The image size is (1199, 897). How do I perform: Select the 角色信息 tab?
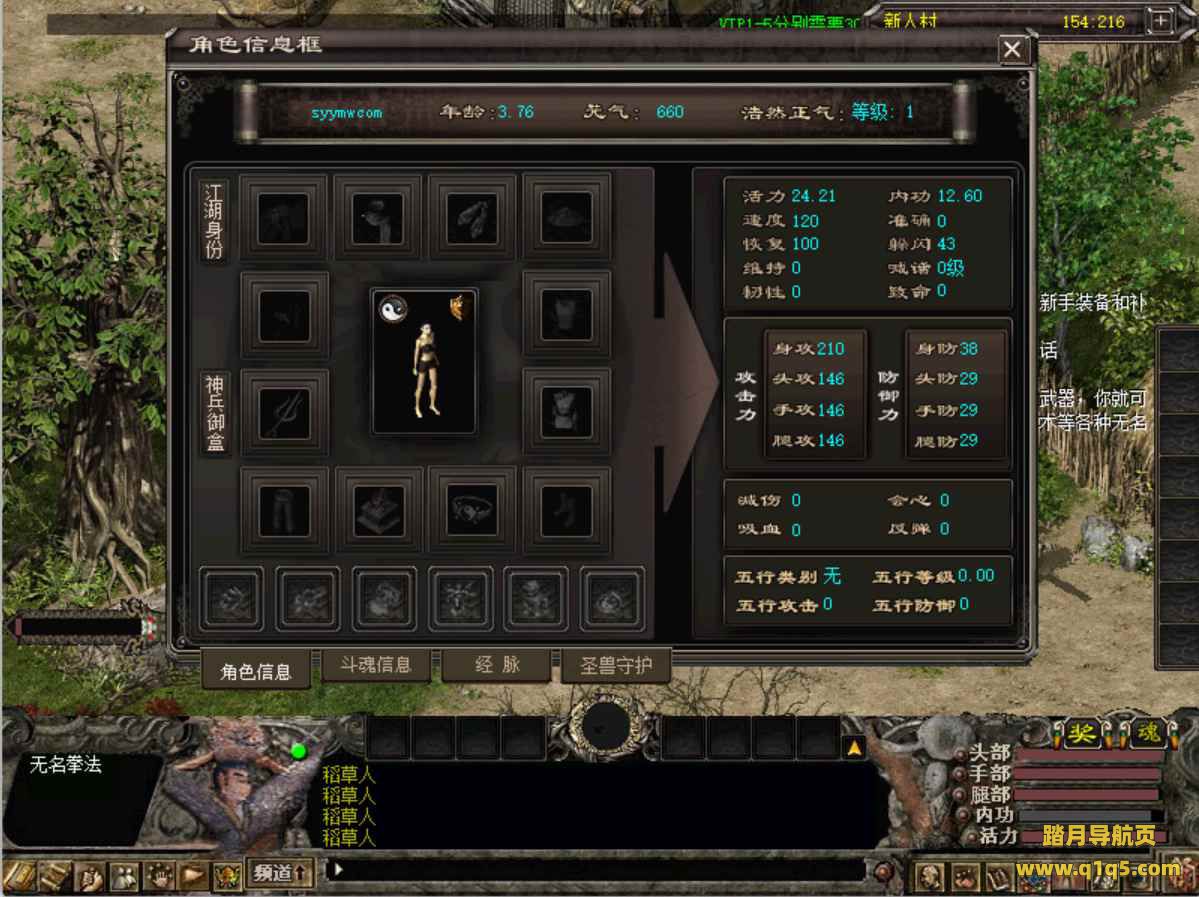(255, 671)
